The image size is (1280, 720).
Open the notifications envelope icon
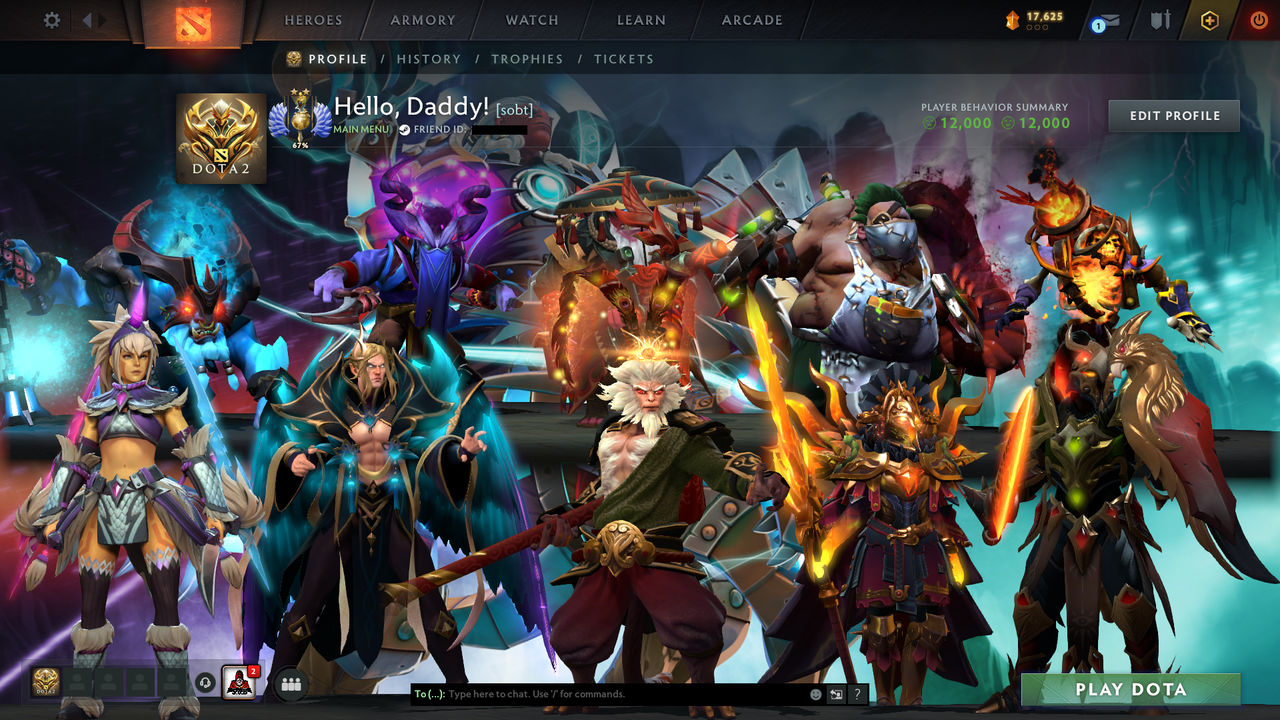point(1110,18)
